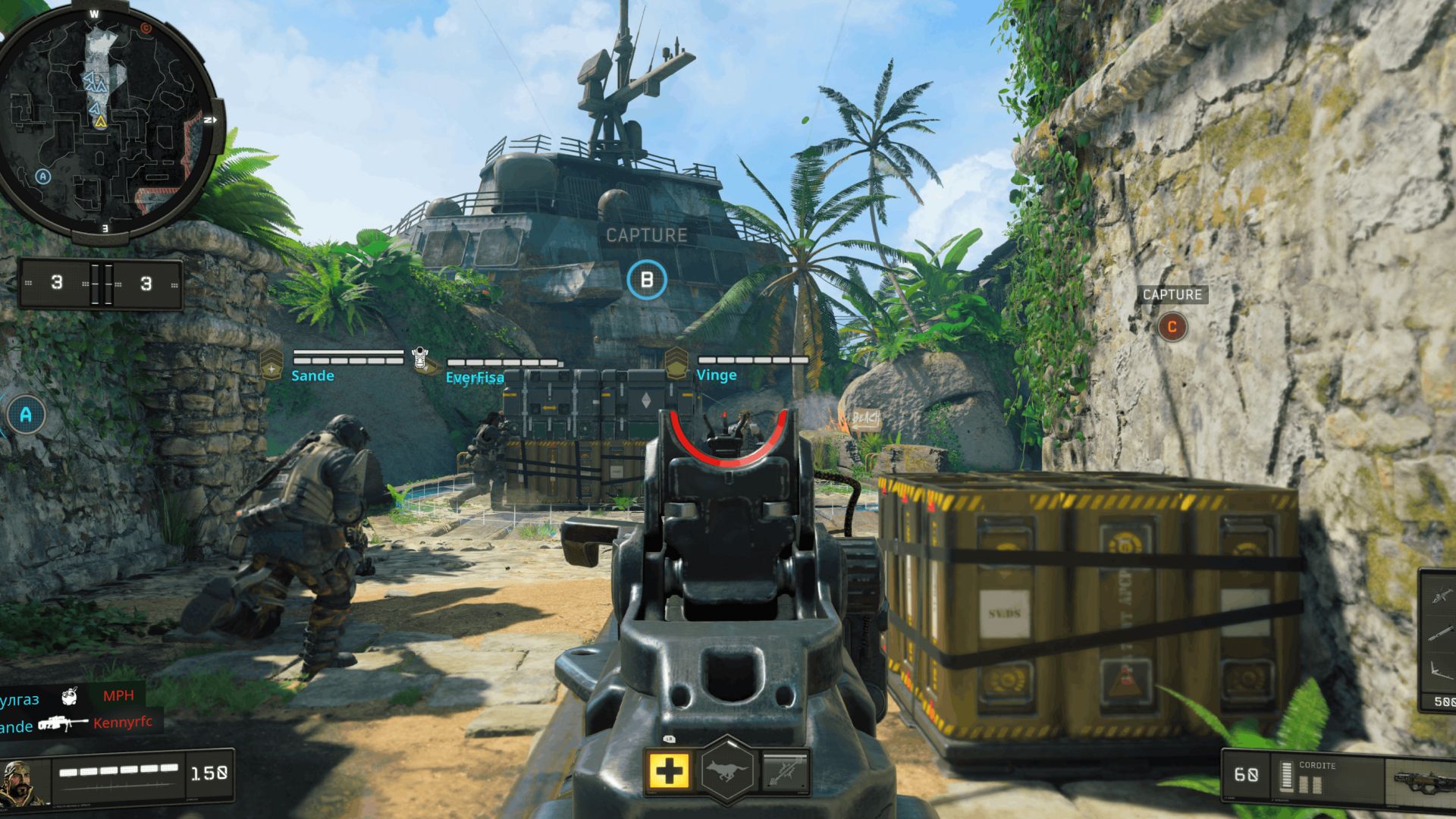Click the Kennyrfc kill feed entry
The image size is (1456, 819).
click(x=123, y=723)
